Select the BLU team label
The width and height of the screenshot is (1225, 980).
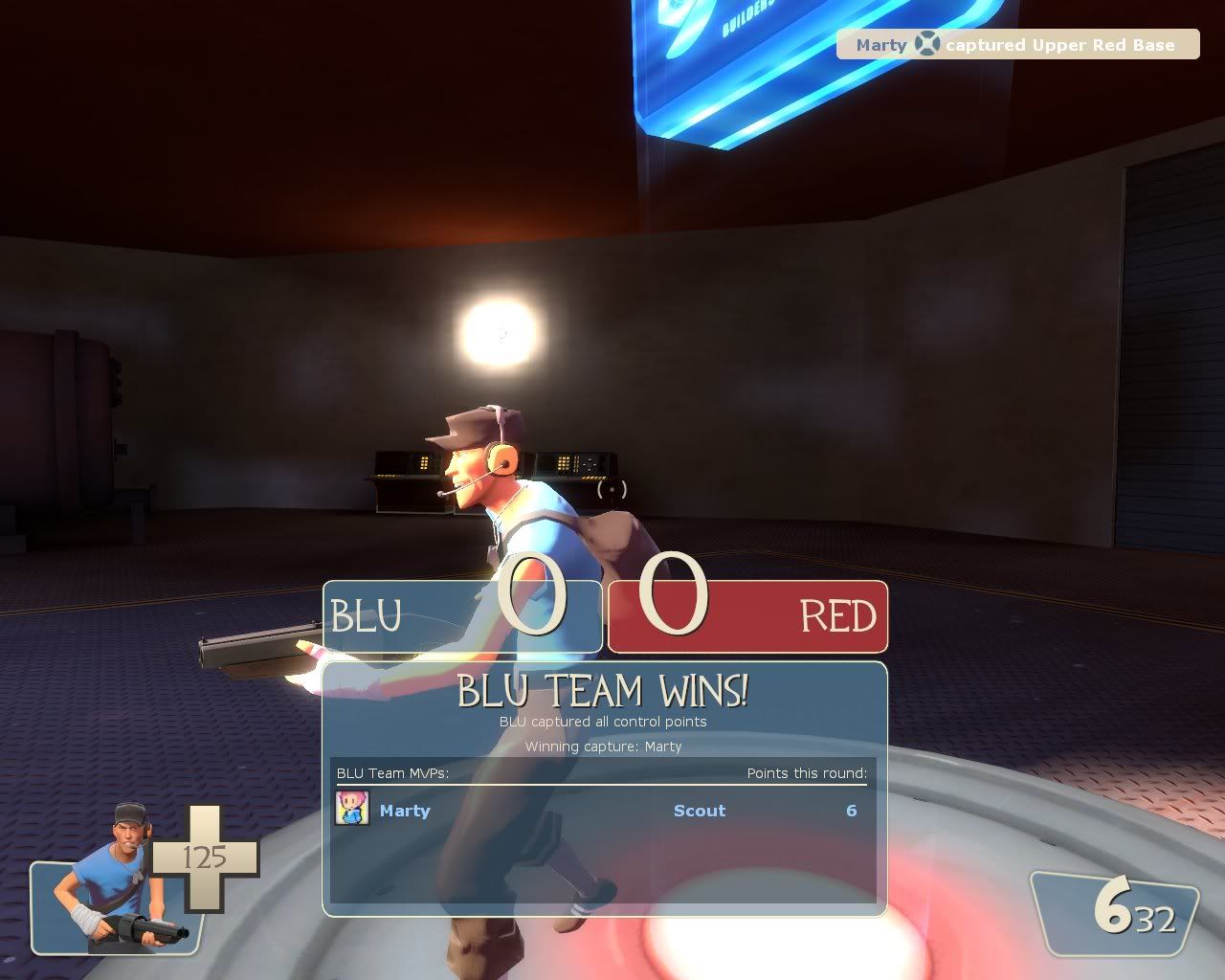367,617
